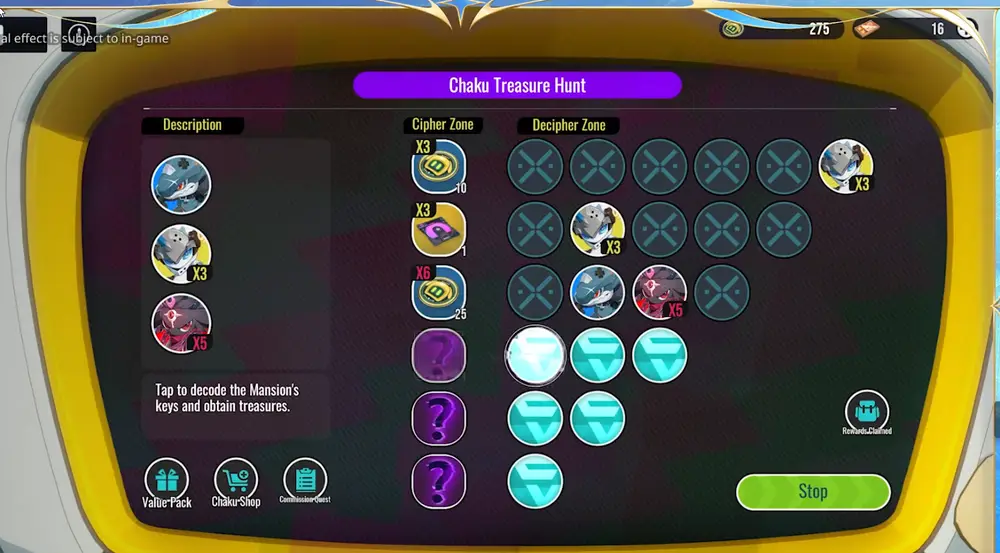The height and width of the screenshot is (553, 1000).
Task: Open the info icon in the top-left corner
Action: 78,33
